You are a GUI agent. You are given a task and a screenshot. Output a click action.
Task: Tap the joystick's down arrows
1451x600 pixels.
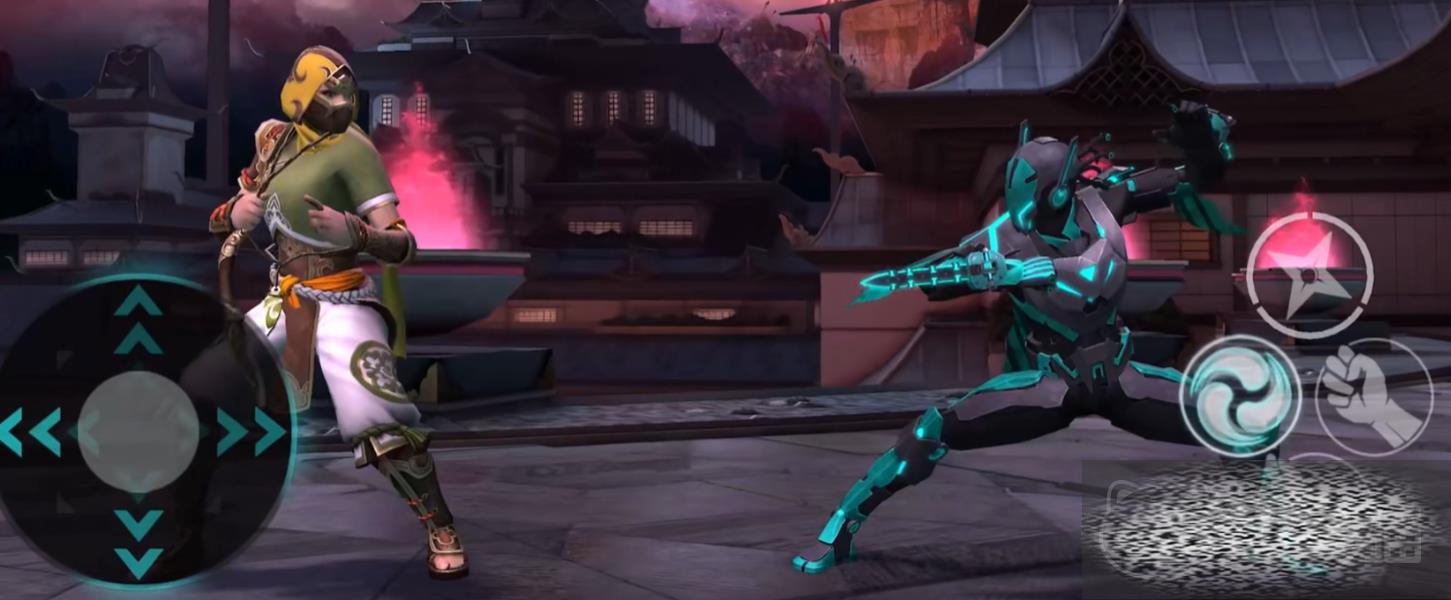point(138,542)
